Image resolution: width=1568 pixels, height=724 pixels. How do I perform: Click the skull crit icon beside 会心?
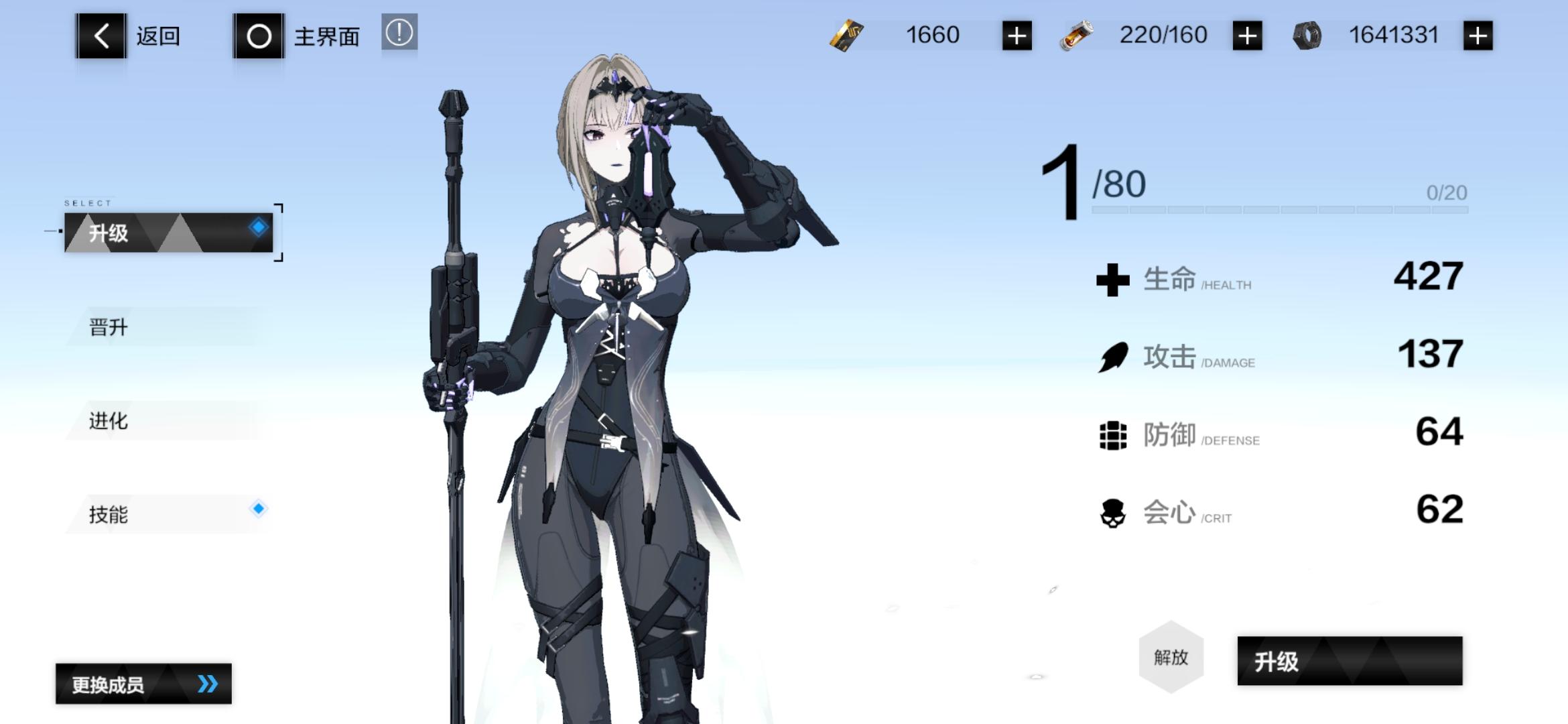(x=1114, y=512)
